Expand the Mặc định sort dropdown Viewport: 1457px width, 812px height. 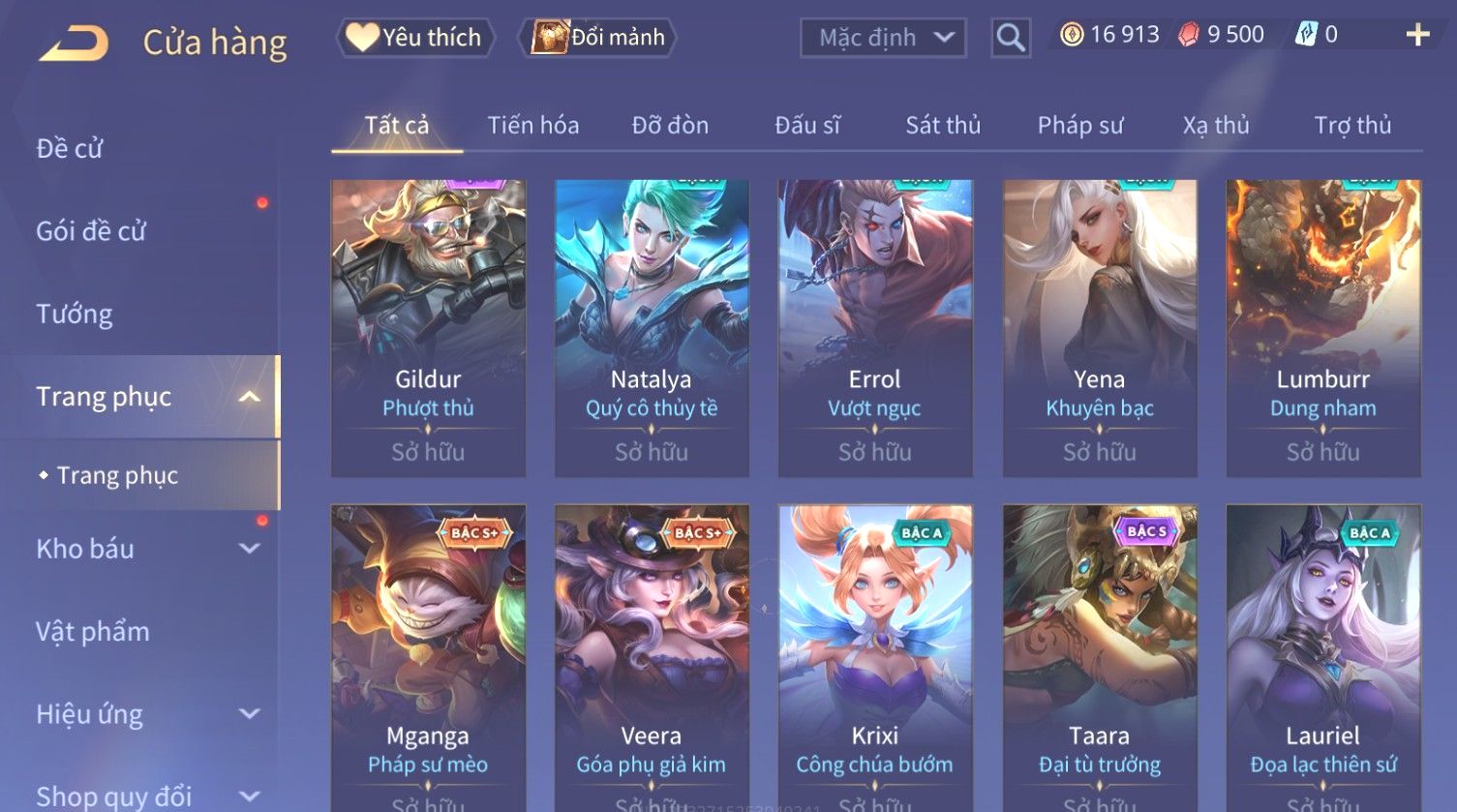883,38
